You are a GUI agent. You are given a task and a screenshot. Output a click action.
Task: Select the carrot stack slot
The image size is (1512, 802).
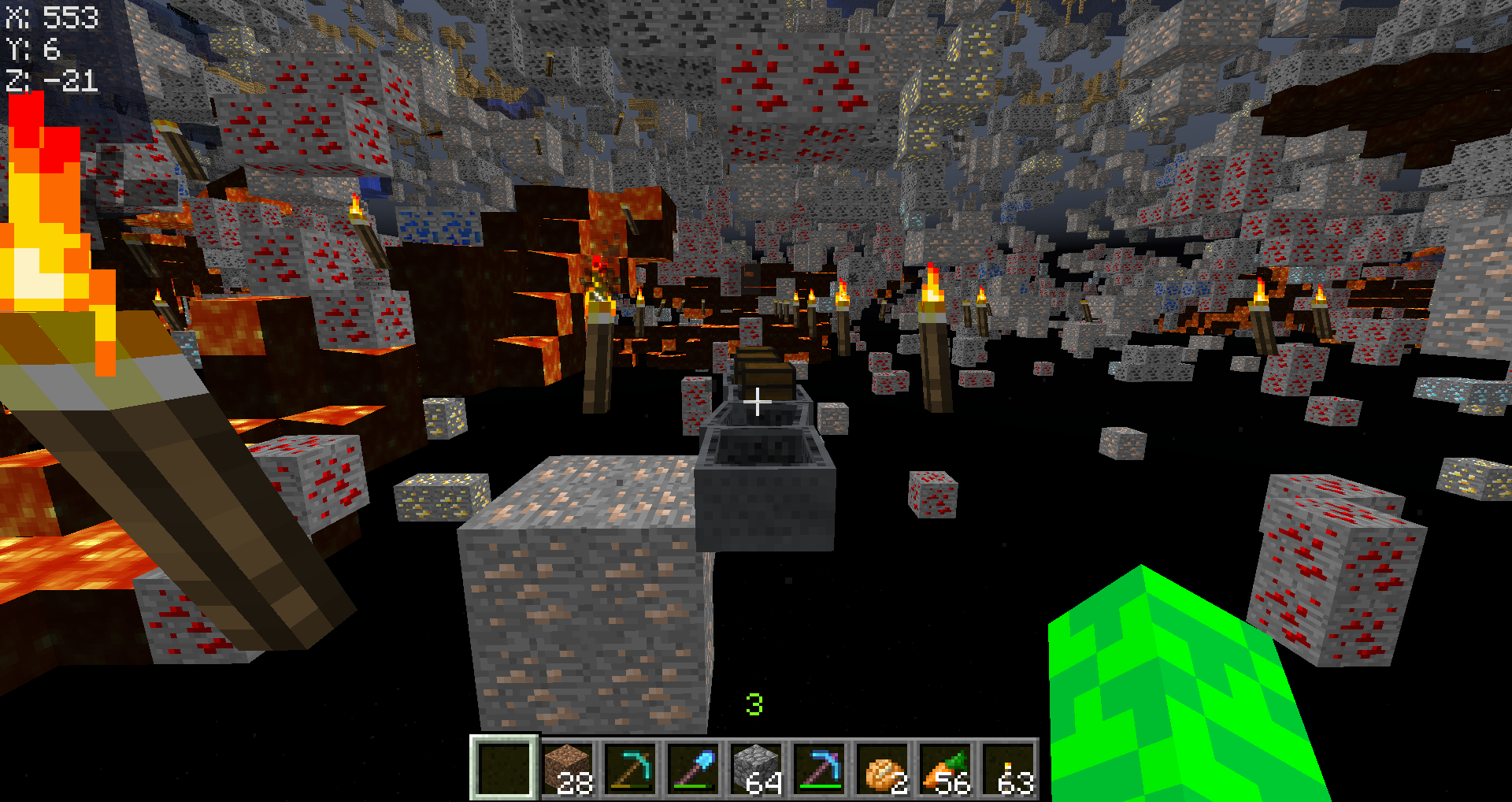(x=946, y=768)
